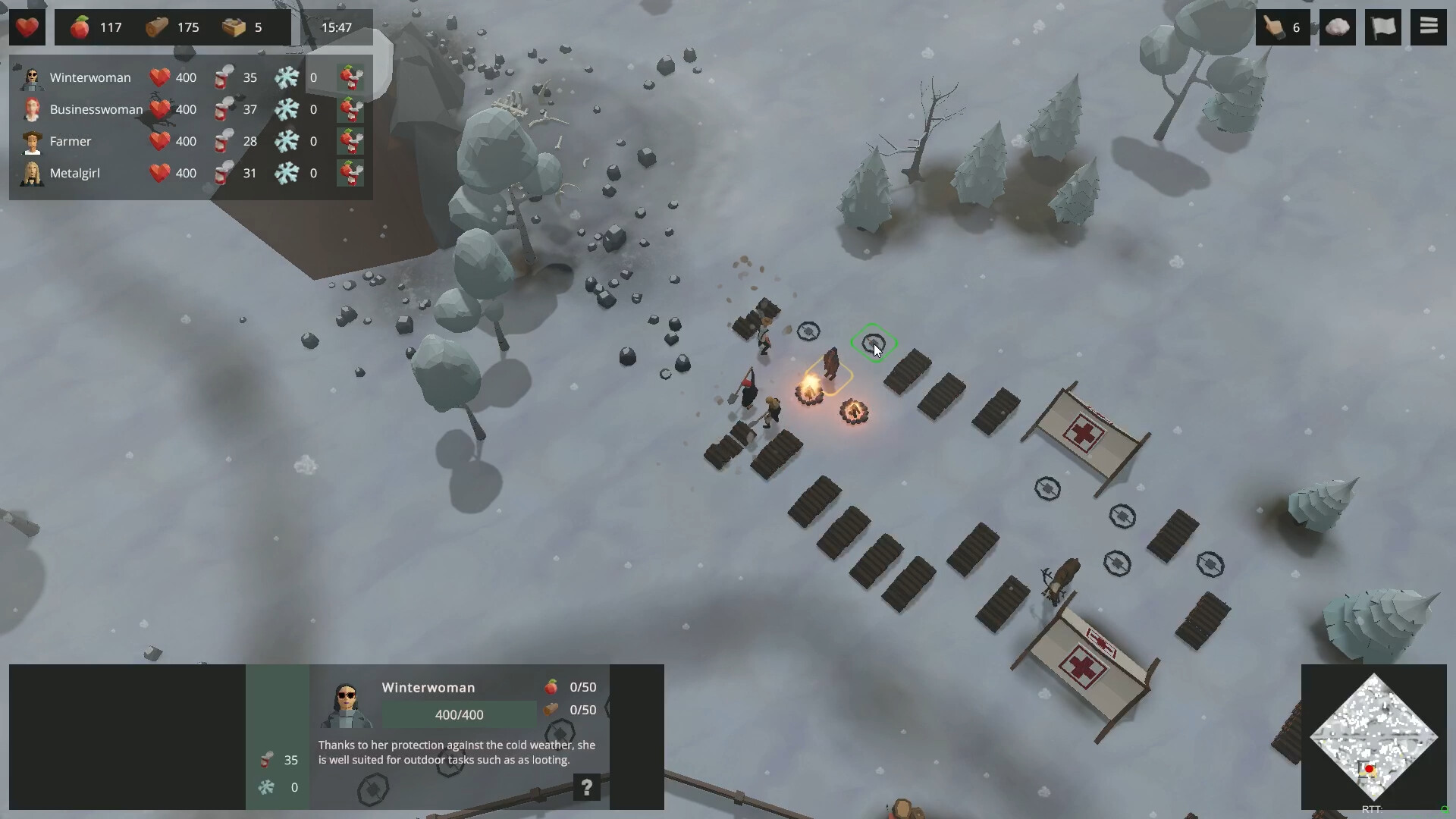Click Winterwoman's 400/400 health bar
This screenshot has width=1456, height=819.
coord(459,714)
